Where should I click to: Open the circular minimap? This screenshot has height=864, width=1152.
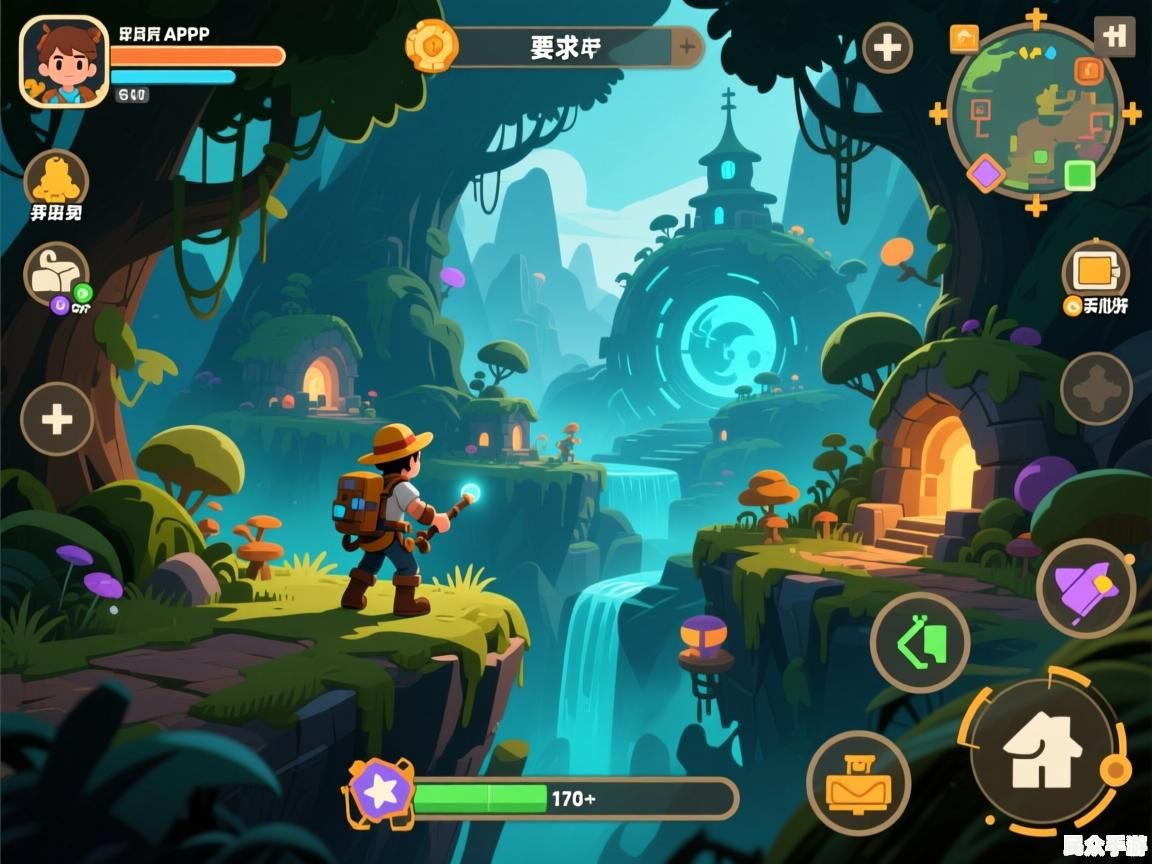[x=1034, y=110]
